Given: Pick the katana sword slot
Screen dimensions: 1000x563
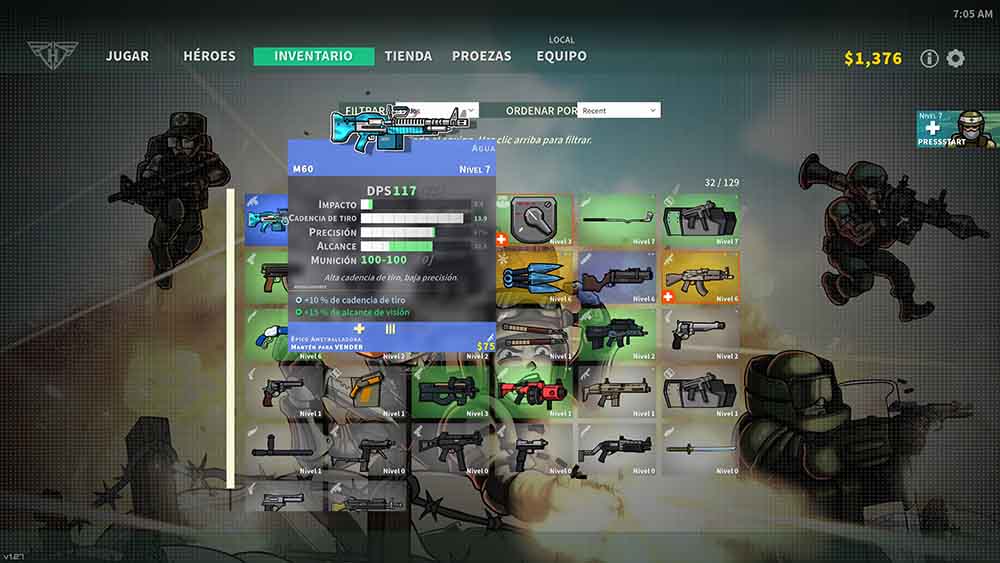Looking at the screenshot, I should coord(702,448).
